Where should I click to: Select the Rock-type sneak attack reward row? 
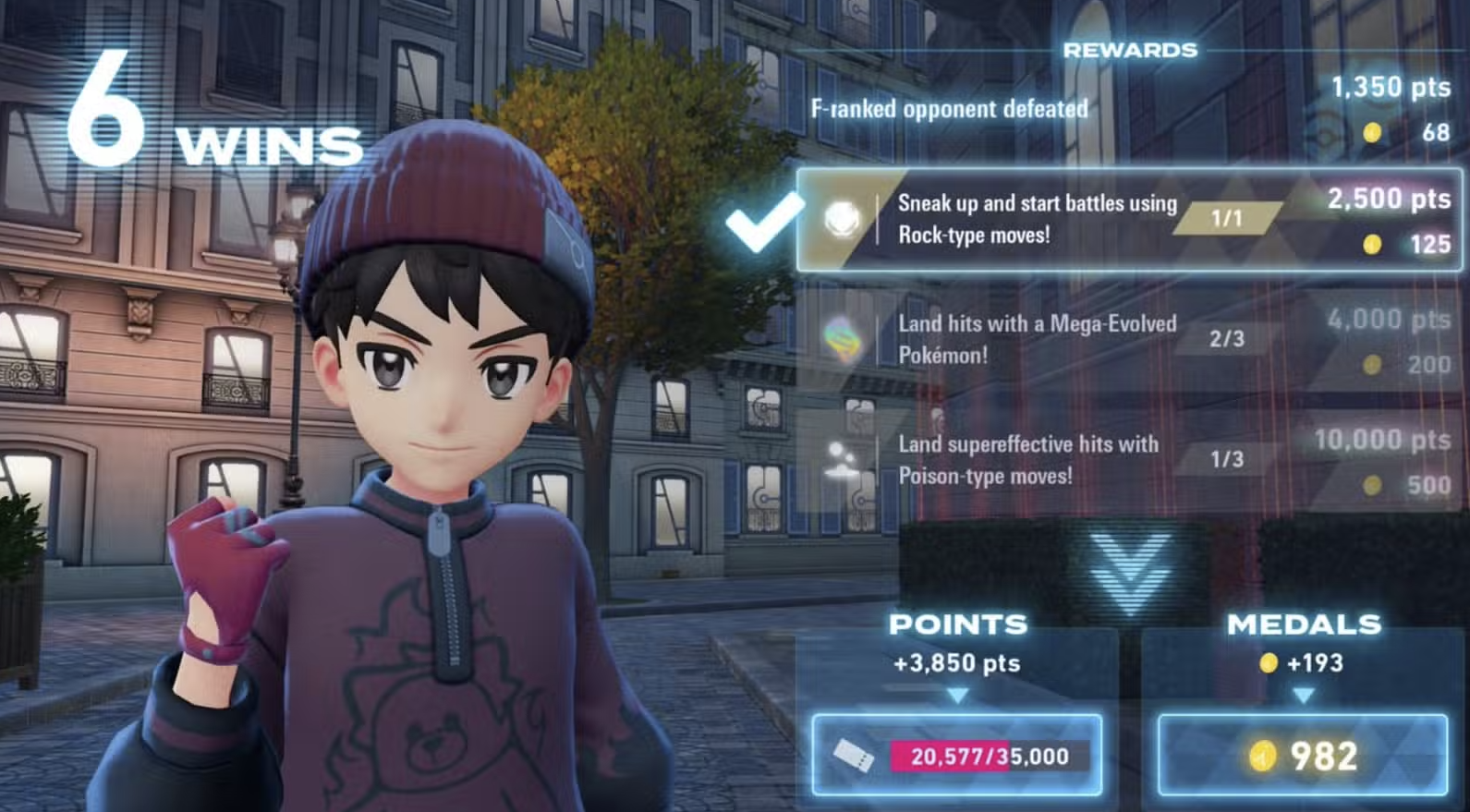click(x=1129, y=220)
